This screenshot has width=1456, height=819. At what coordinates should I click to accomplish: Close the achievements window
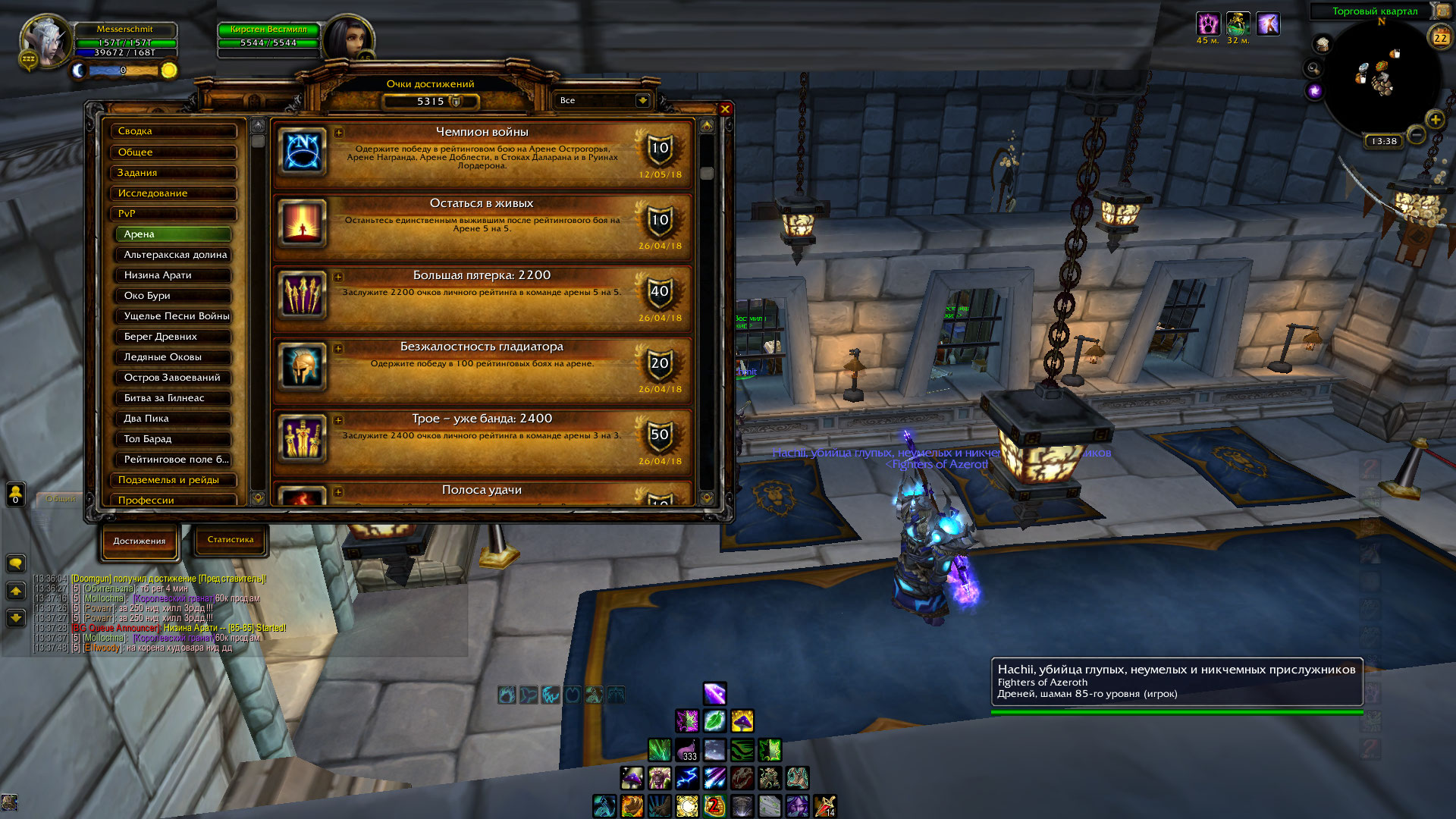click(x=725, y=109)
